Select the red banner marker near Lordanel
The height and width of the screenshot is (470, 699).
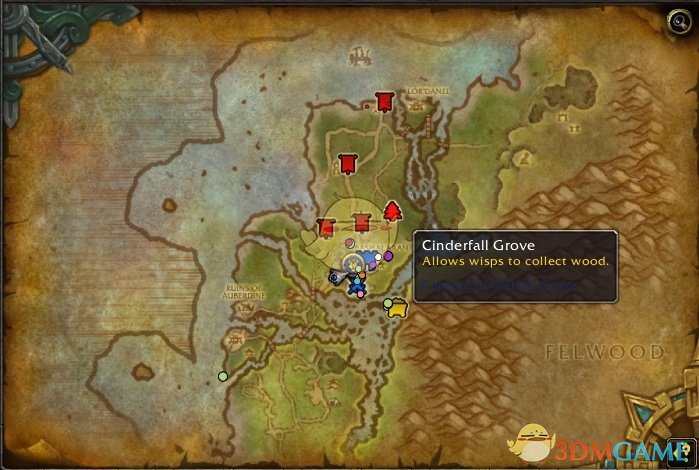pyautogui.click(x=384, y=100)
